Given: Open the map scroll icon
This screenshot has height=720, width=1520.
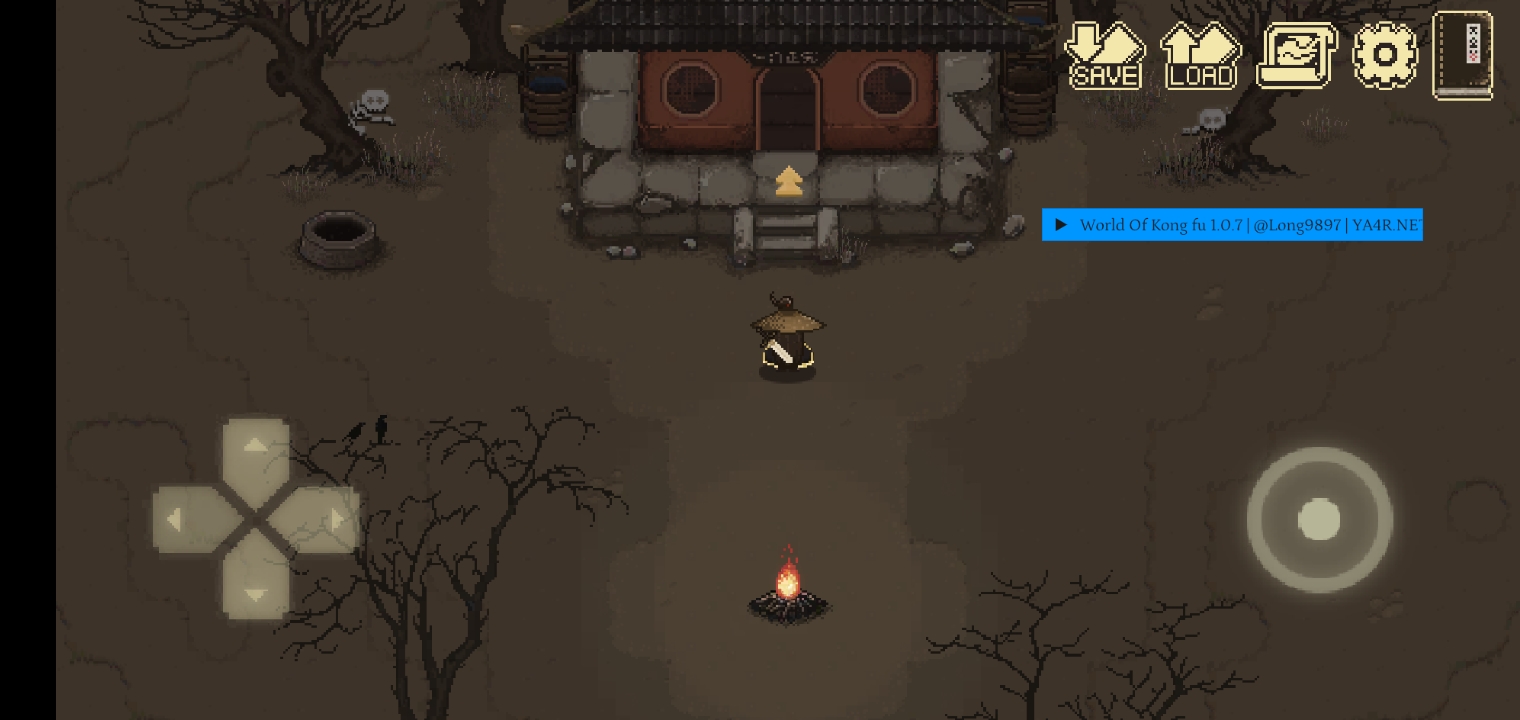Looking at the screenshot, I should click(1295, 56).
